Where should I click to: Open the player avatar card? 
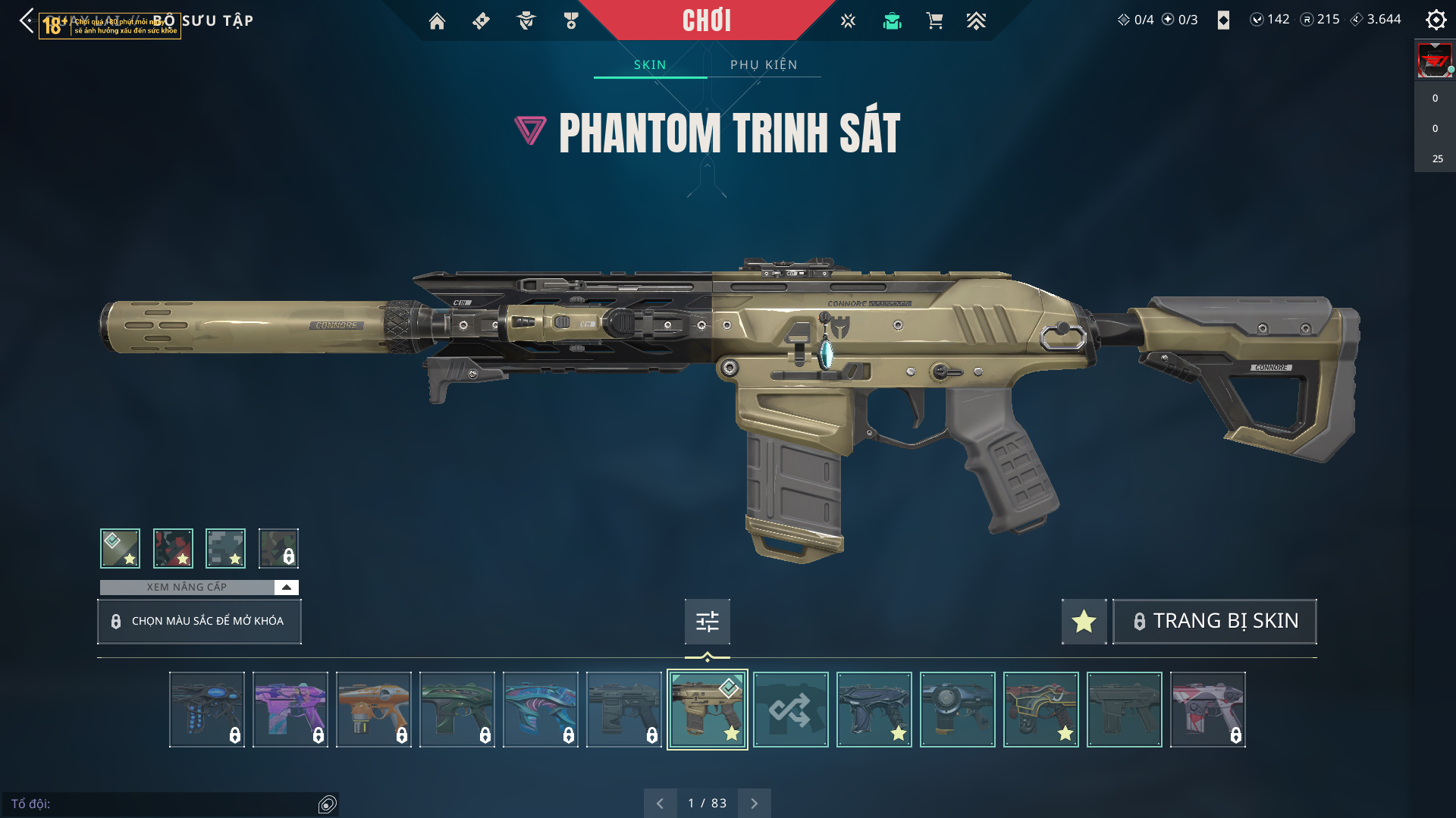point(1434,61)
